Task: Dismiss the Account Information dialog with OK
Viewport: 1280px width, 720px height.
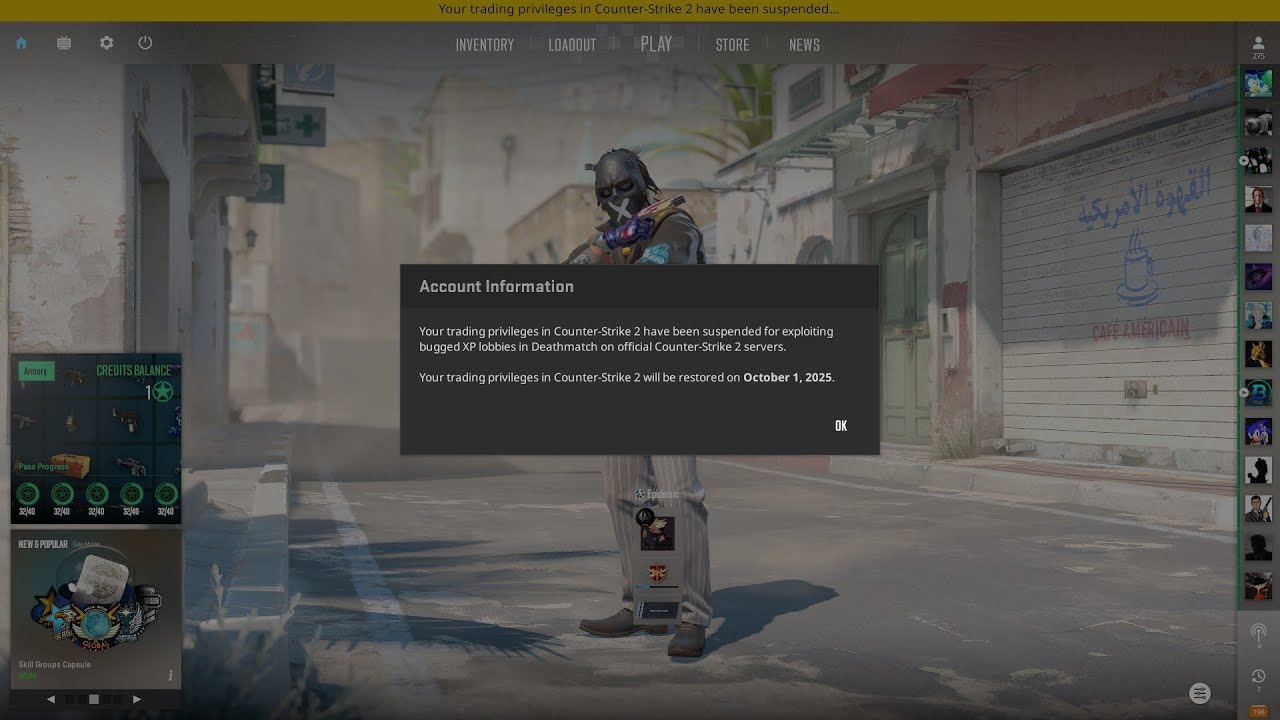Action: pos(840,425)
